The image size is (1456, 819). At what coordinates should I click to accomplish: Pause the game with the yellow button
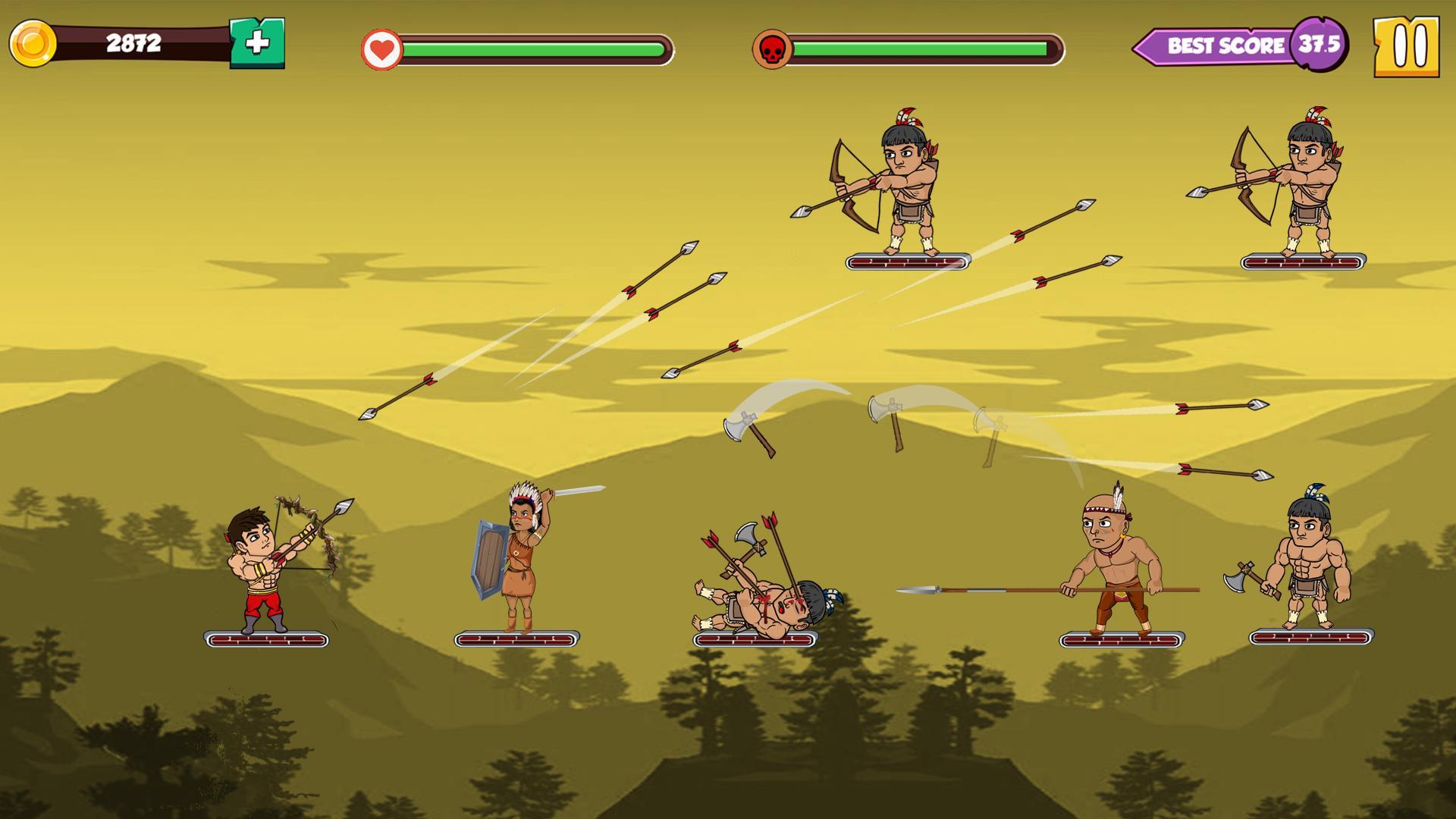[x=1407, y=45]
